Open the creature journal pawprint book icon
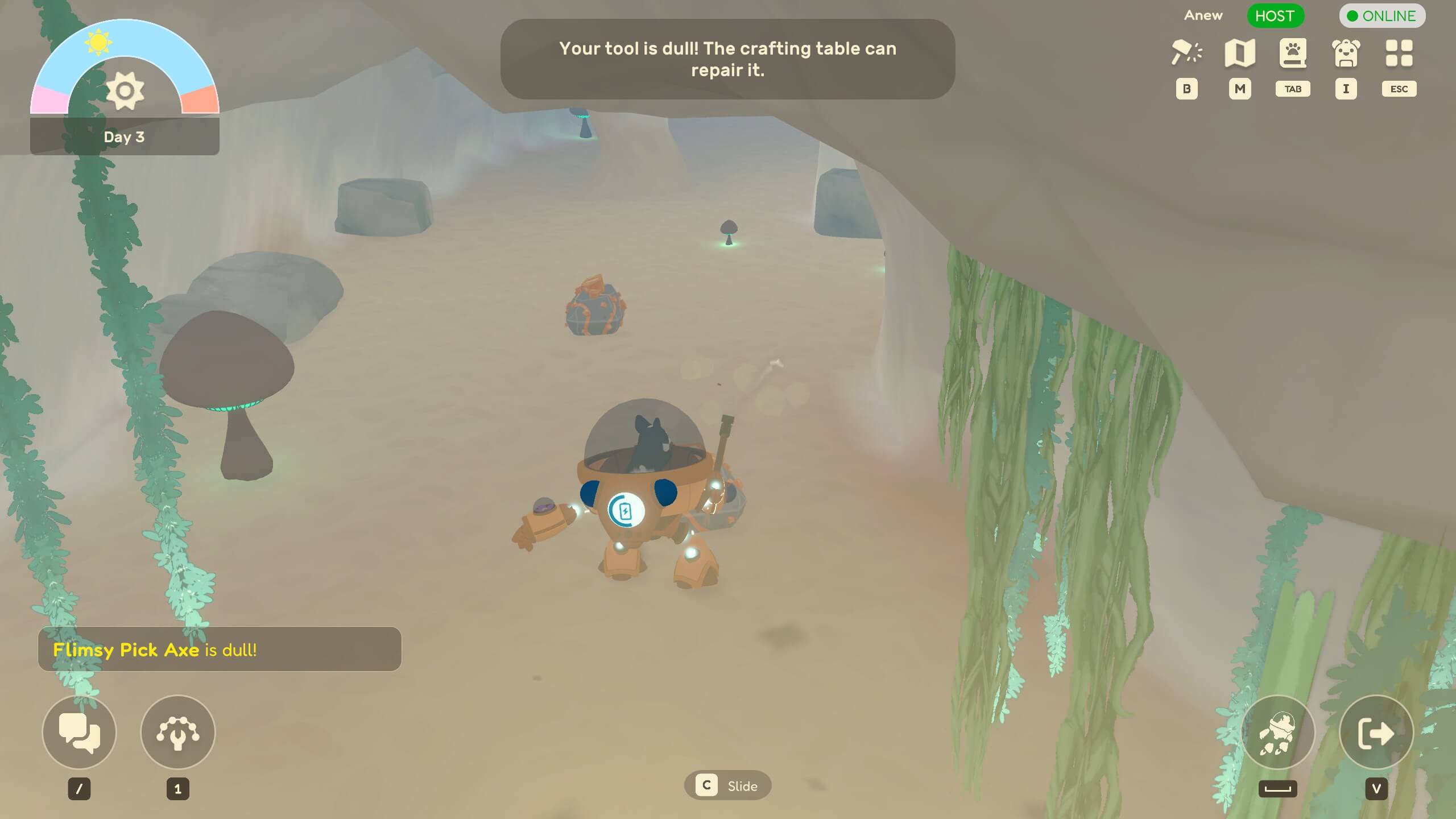Viewport: 1456px width, 819px height. point(1293,52)
